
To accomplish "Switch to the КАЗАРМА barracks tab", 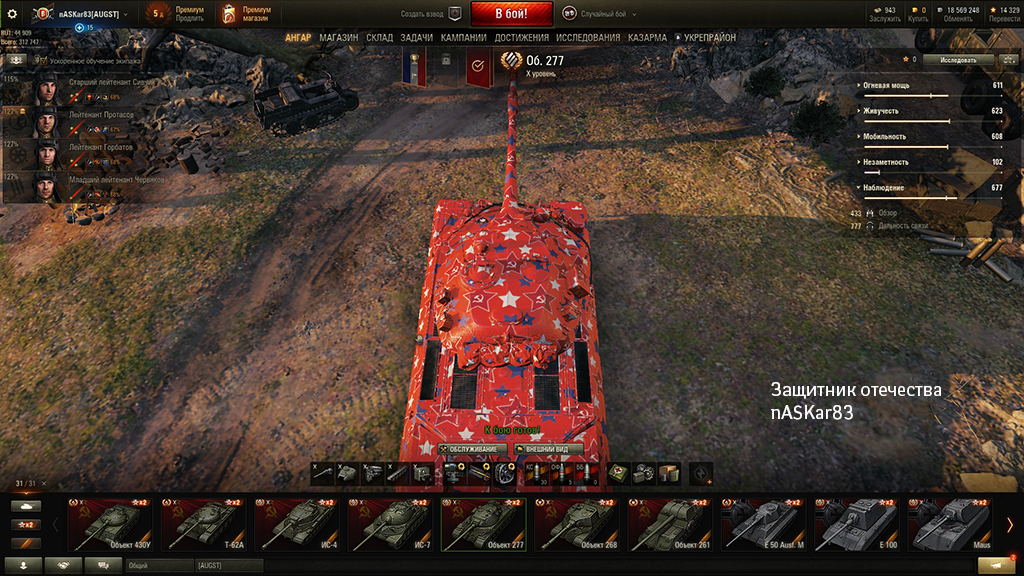I will pyautogui.click(x=647, y=38).
